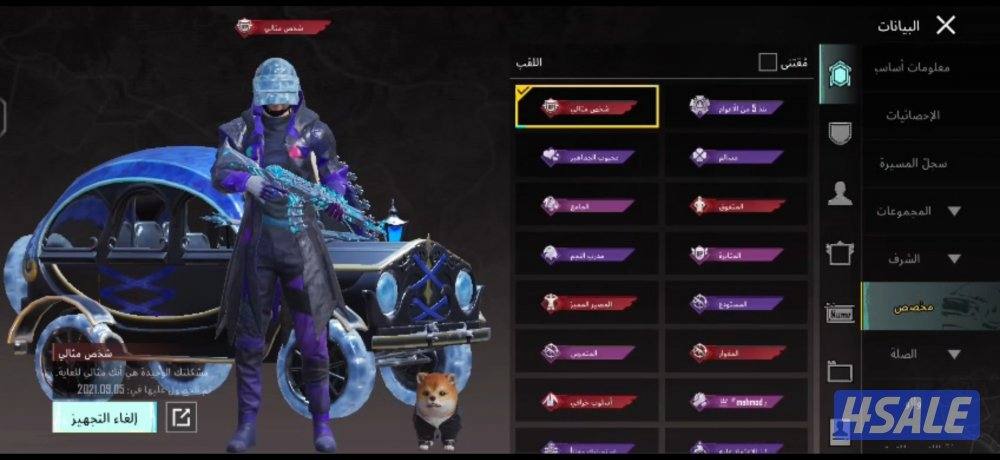Click the إلغاء التجهيز unequip button
1000x460 pixels.
pyautogui.click(x=104, y=417)
